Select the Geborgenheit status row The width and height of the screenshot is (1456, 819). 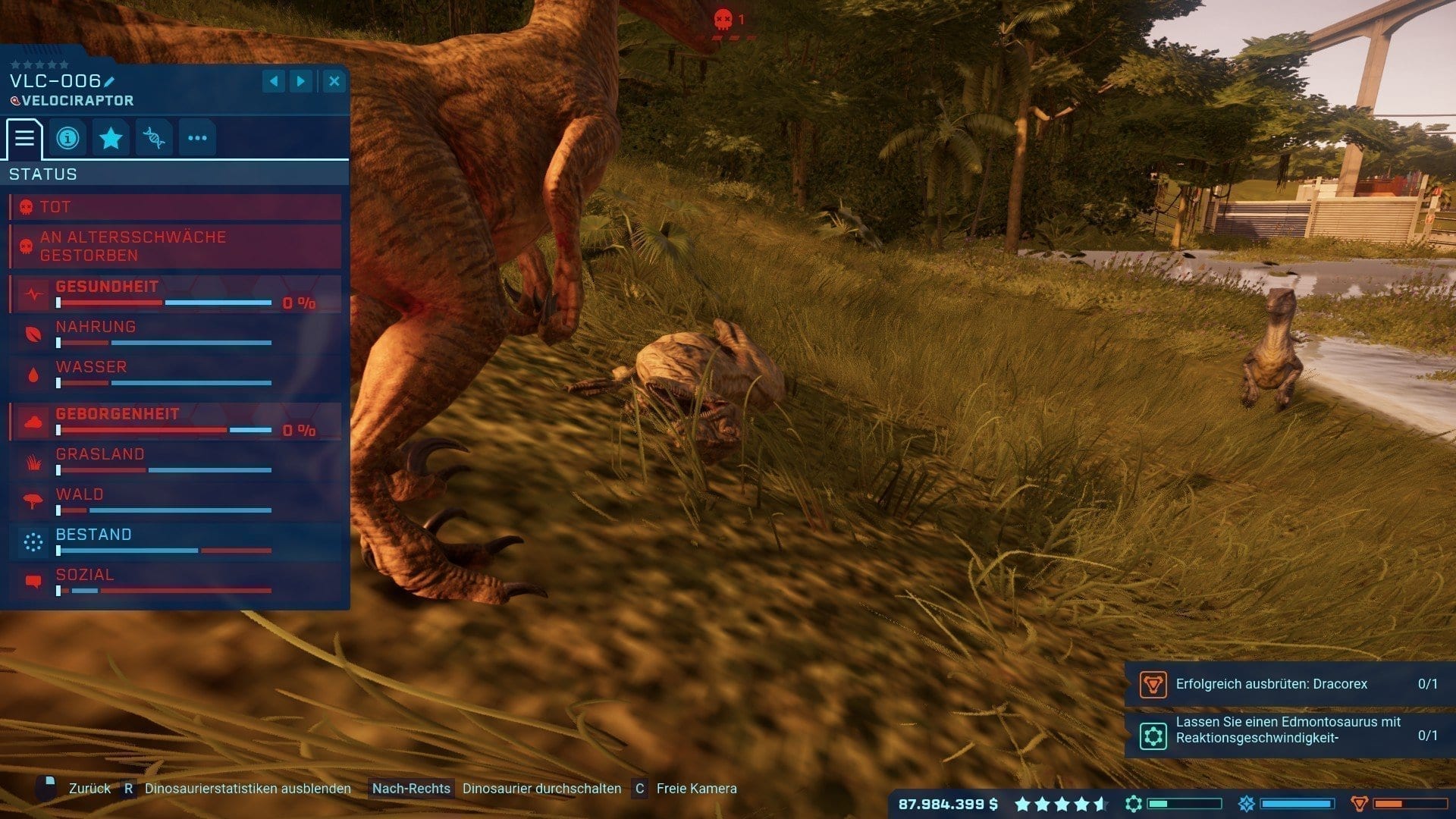pyautogui.click(x=174, y=422)
